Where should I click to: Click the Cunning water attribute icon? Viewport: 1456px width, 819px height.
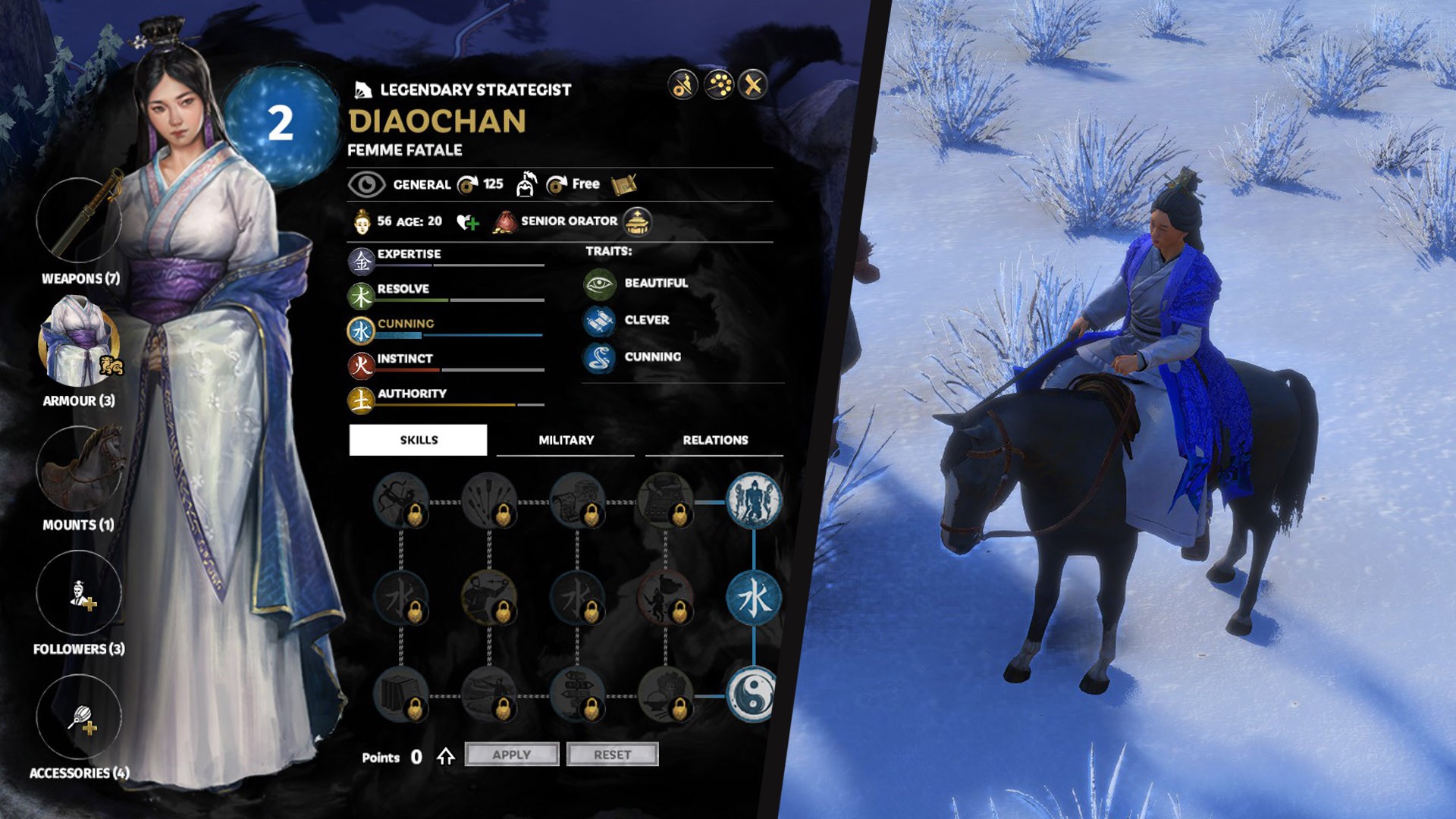[361, 331]
